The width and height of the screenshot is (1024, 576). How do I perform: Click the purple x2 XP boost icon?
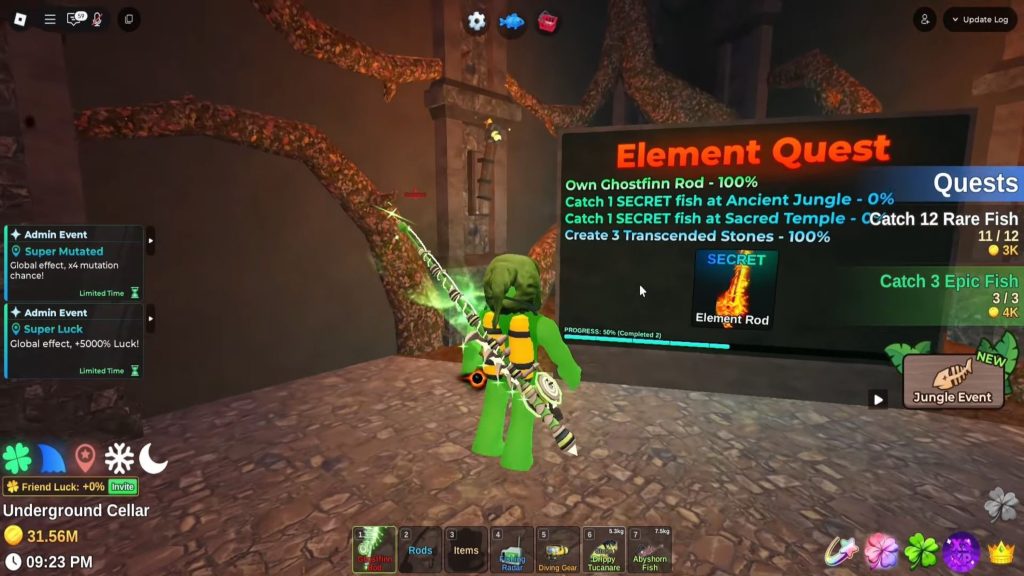coord(961,552)
